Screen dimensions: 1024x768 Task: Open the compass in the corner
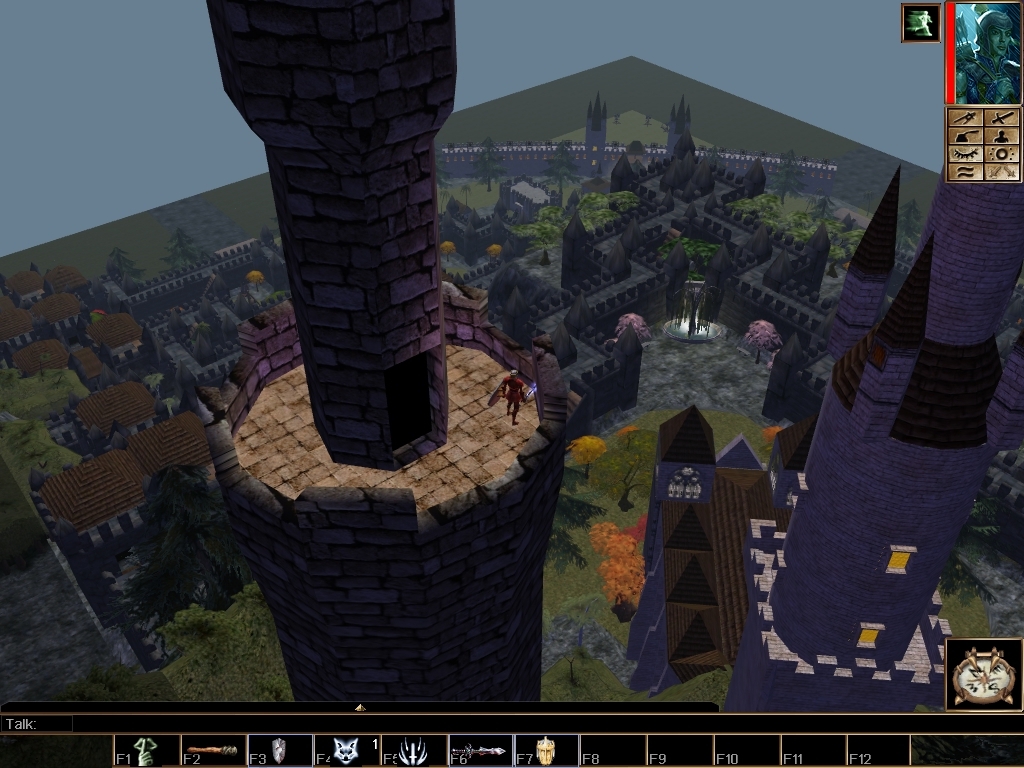[984, 675]
